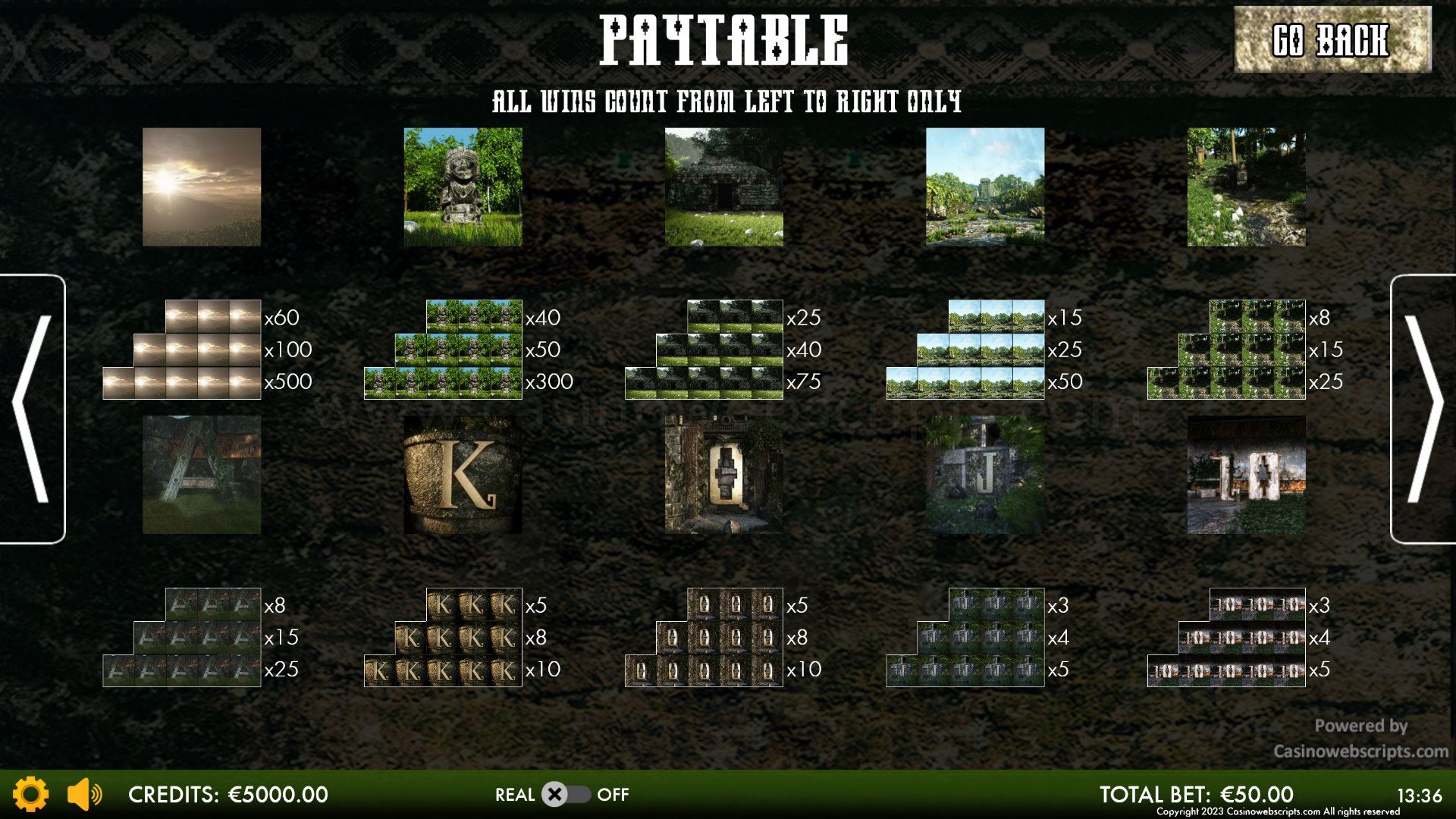Image resolution: width=1456 pixels, height=819 pixels.
Task: Open the gear settings icon
Action: click(x=31, y=794)
